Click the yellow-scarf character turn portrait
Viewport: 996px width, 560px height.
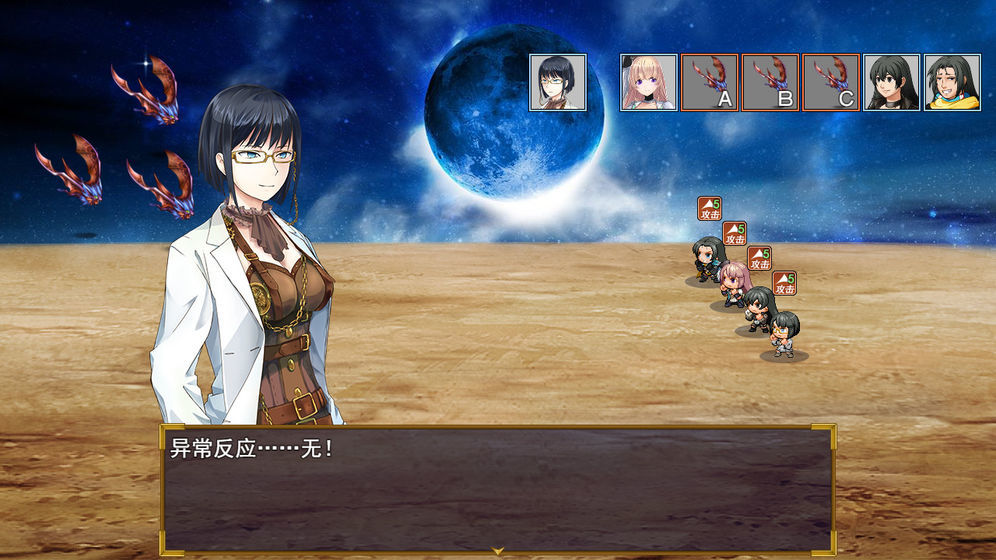pos(952,82)
